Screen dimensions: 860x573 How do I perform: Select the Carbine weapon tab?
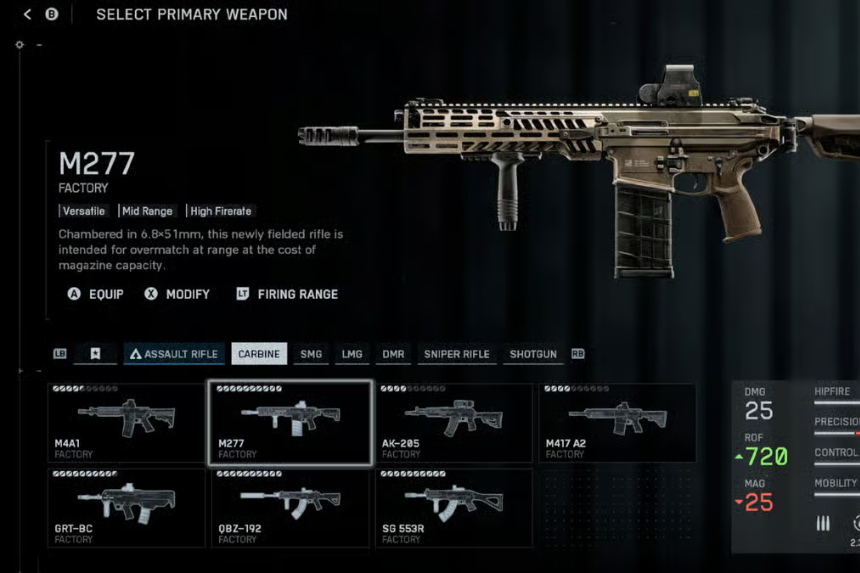click(x=259, y=354)
